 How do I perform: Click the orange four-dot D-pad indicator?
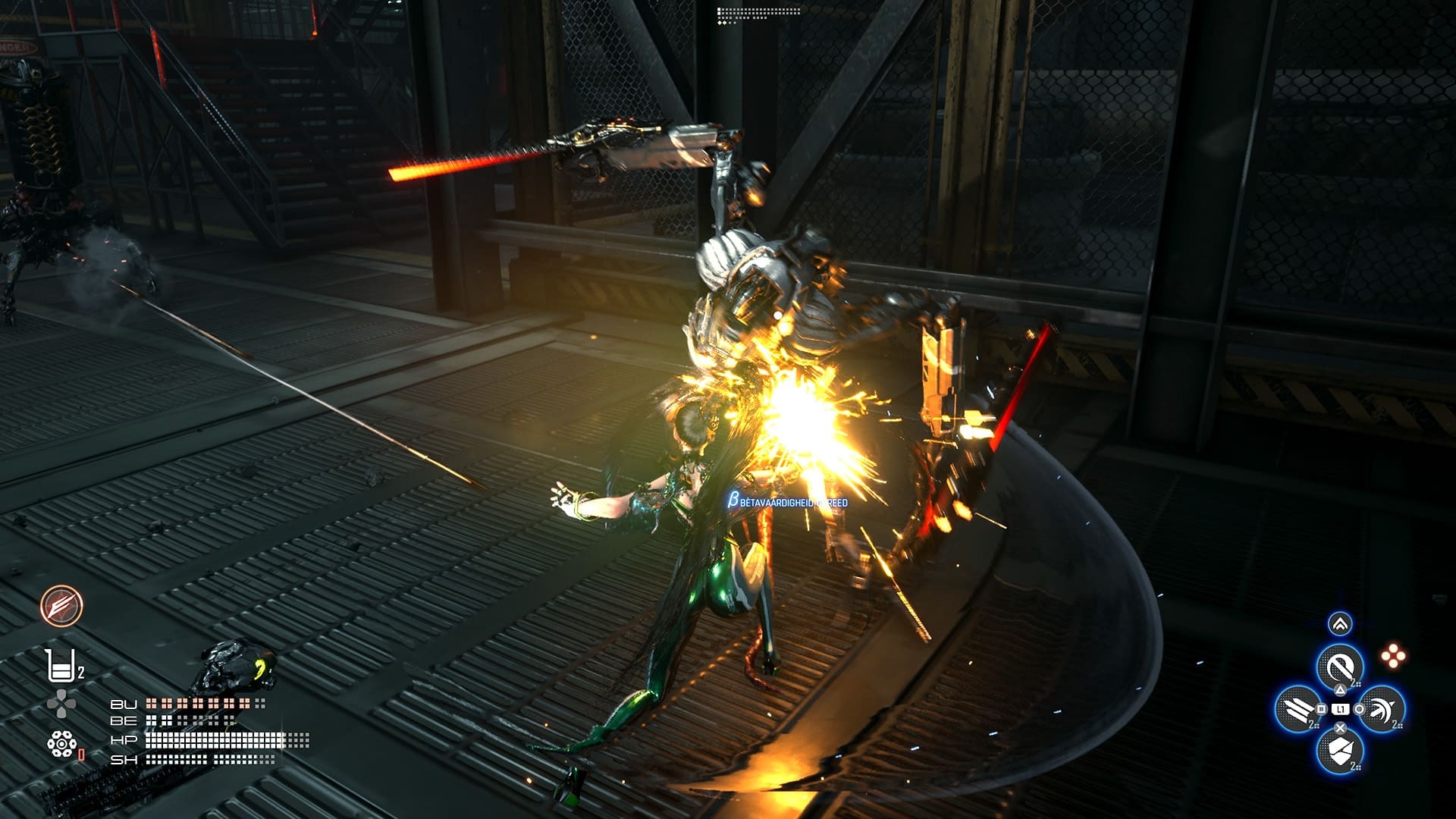click(x=1393, y=654)
